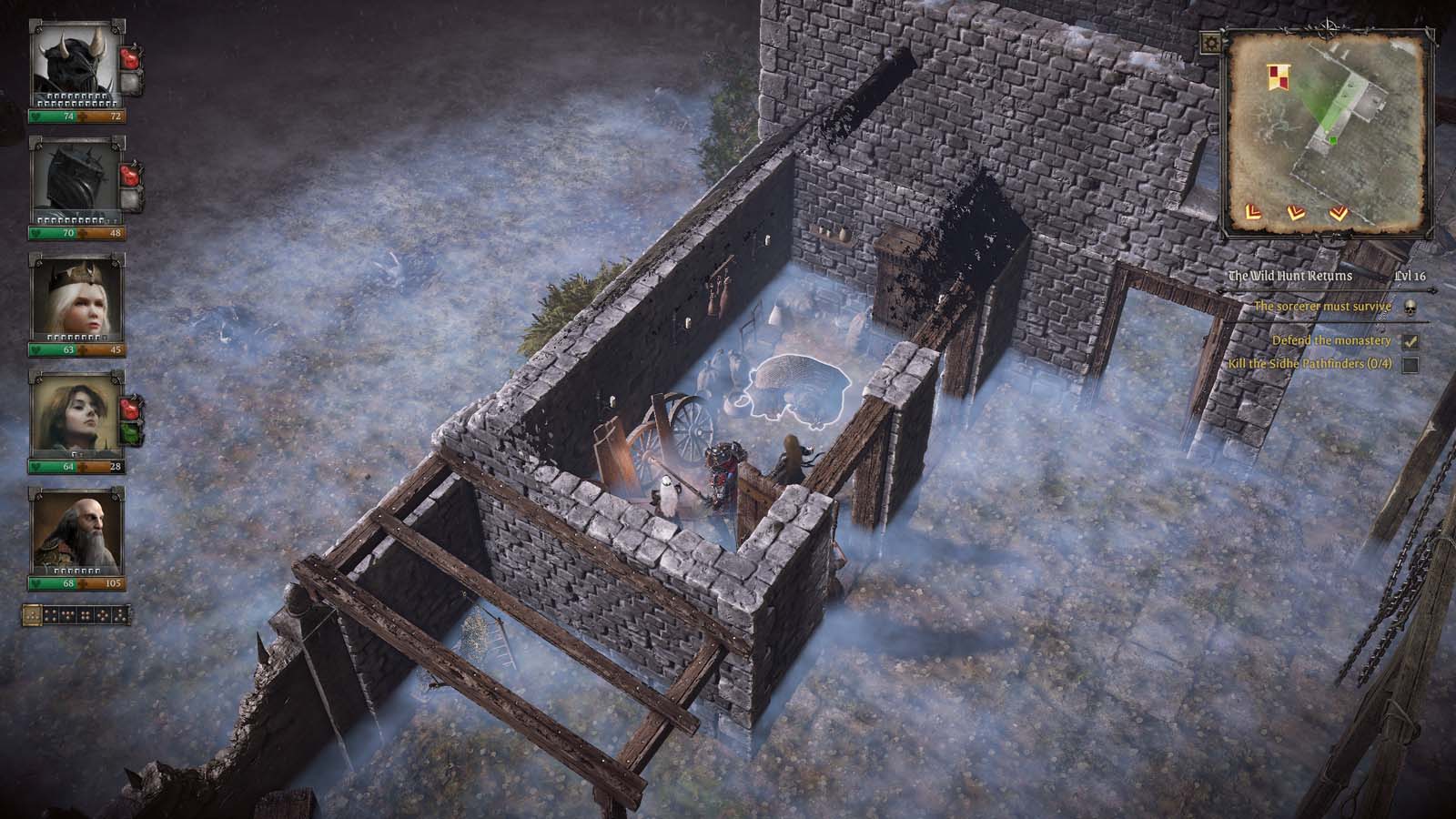Select the leftmost dice icon below the portraits
1456x819 pixels.
pos(33,615)
